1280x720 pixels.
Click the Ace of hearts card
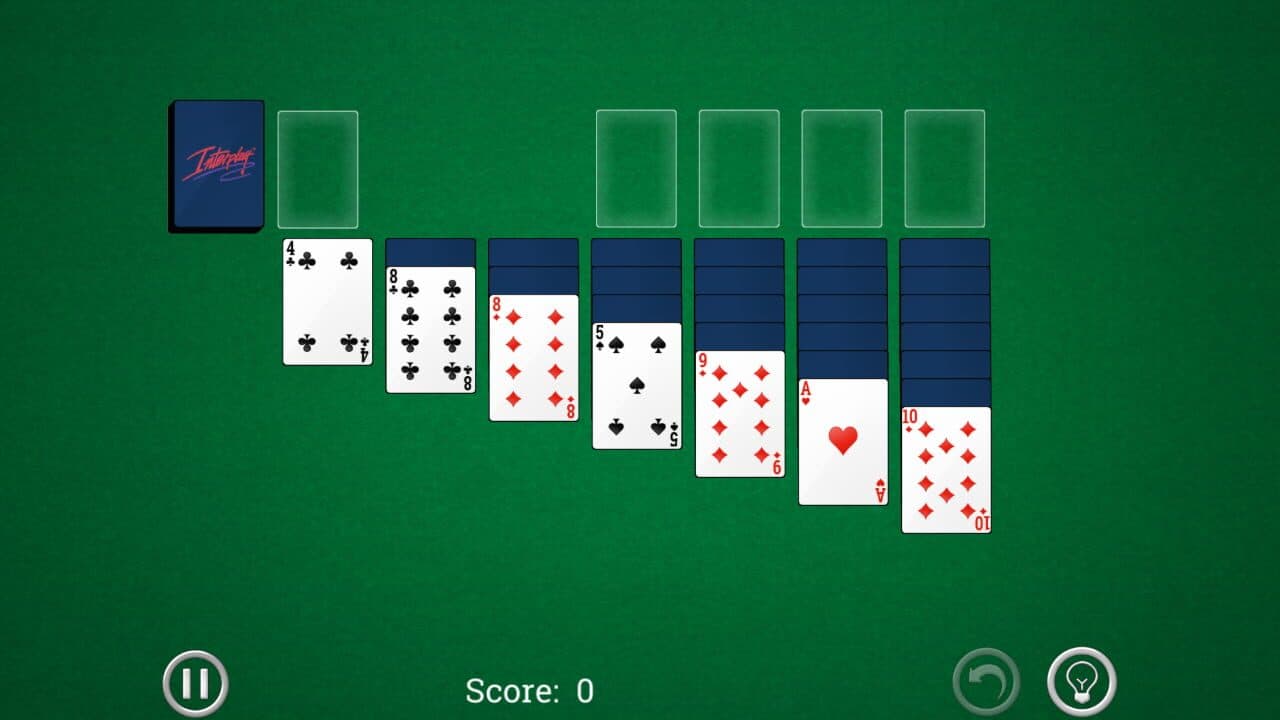pyautogui.click(x=843, y=440)
